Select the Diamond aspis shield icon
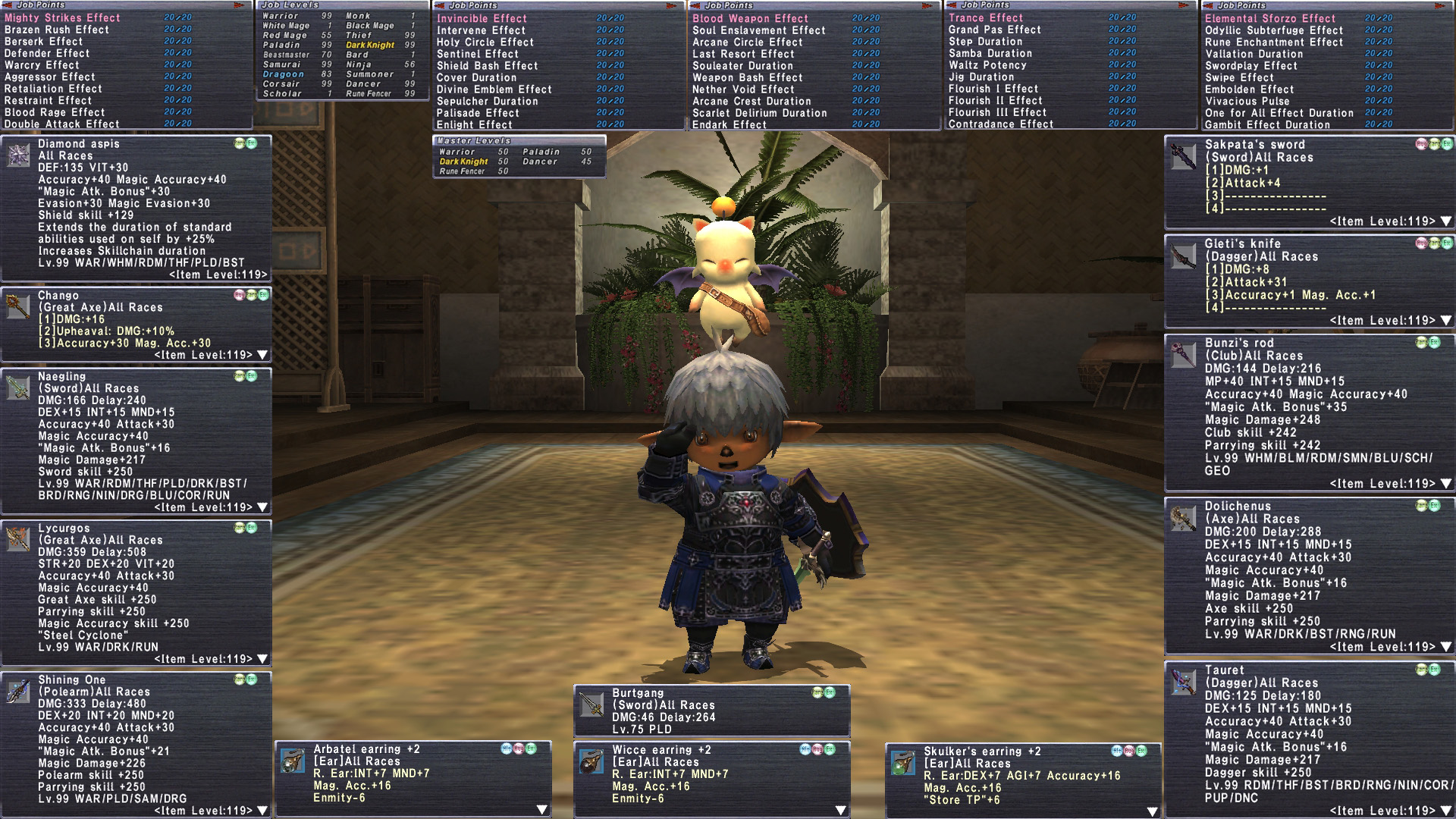 [18, 155]
